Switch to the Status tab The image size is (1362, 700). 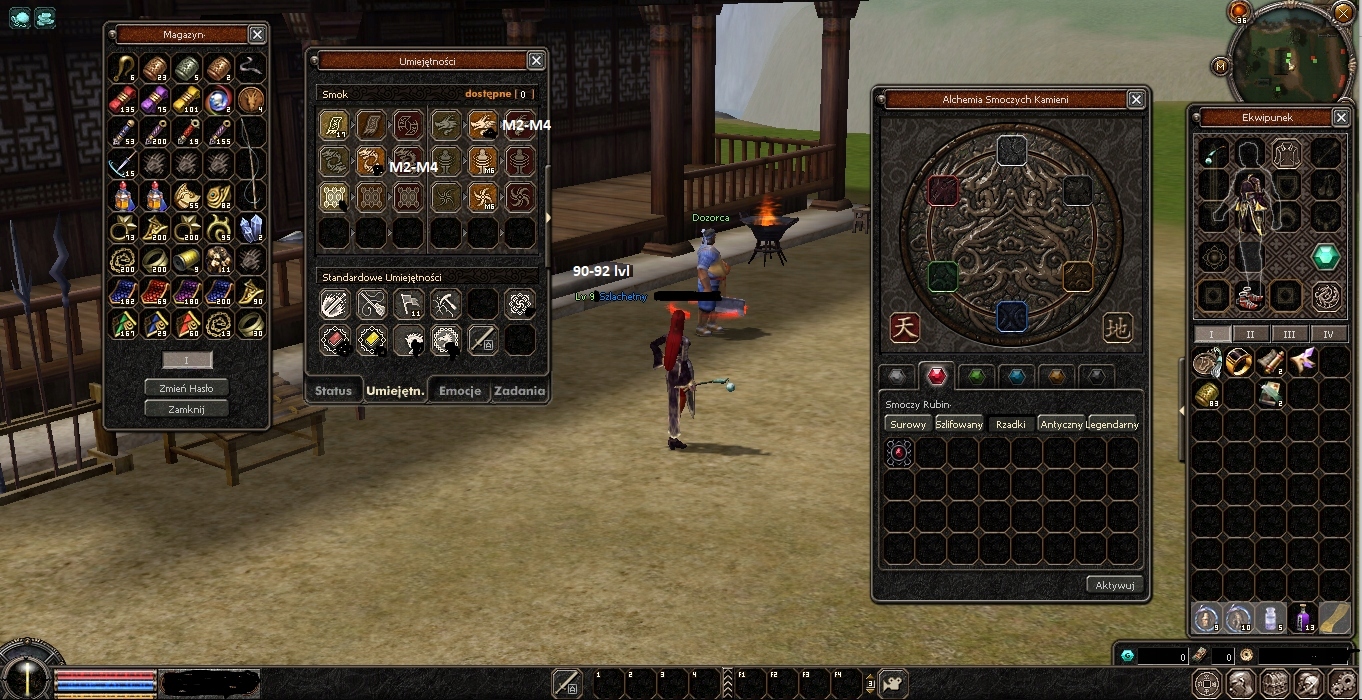click(333, 391)
